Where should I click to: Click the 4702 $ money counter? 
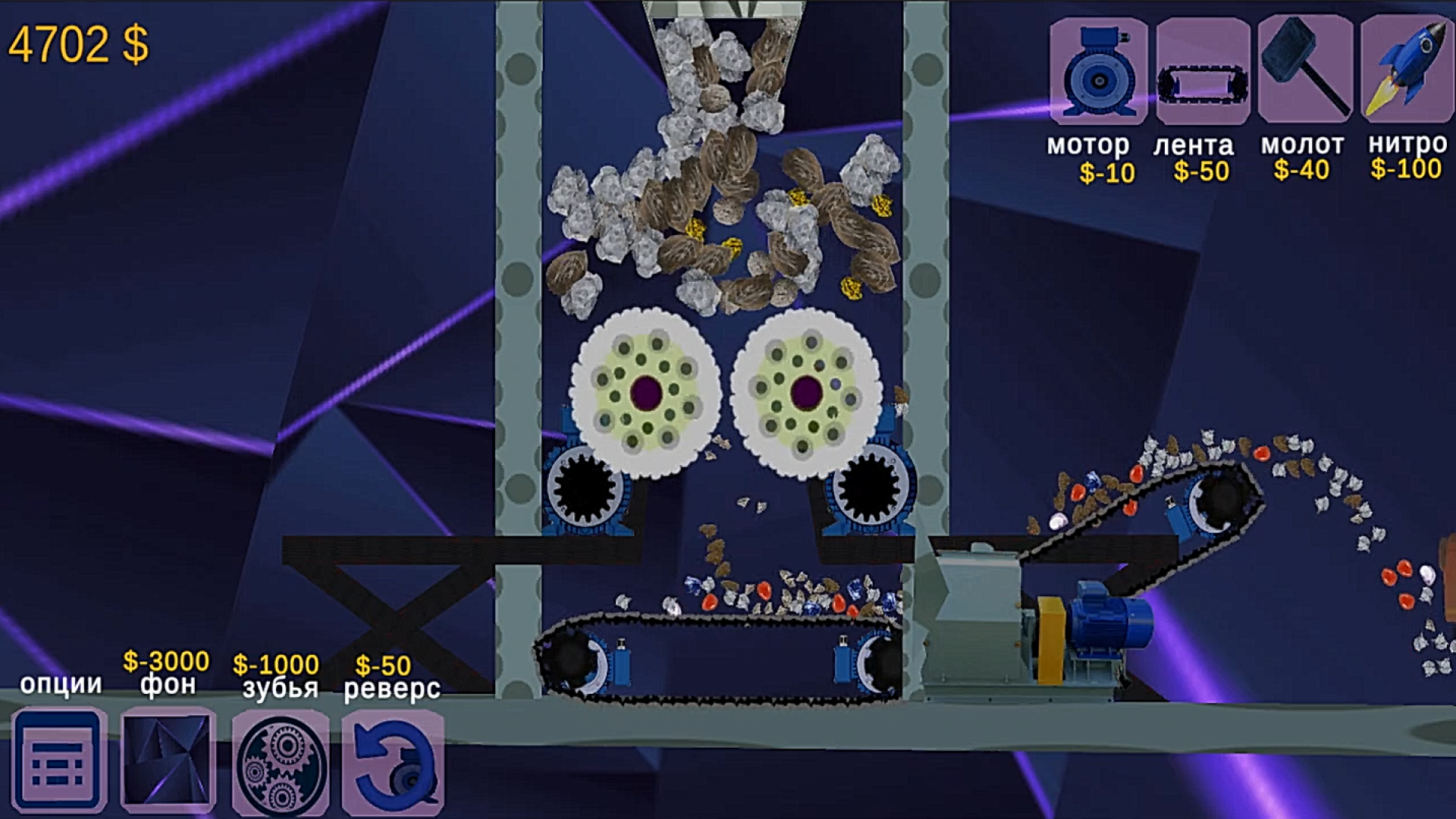click(80, 45)
